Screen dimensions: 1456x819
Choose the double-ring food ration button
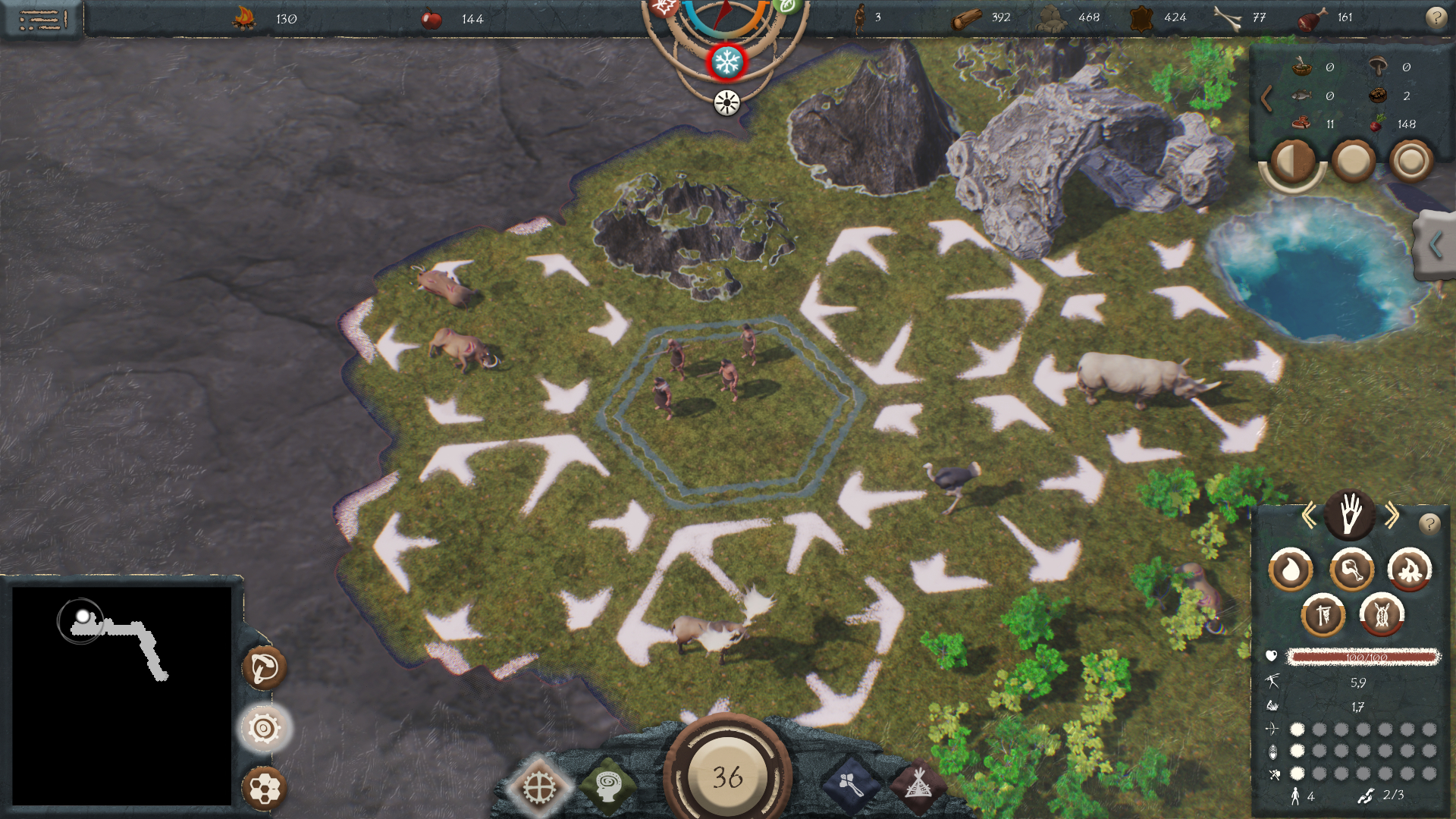pyautogui.click(x=1410, y=161)
